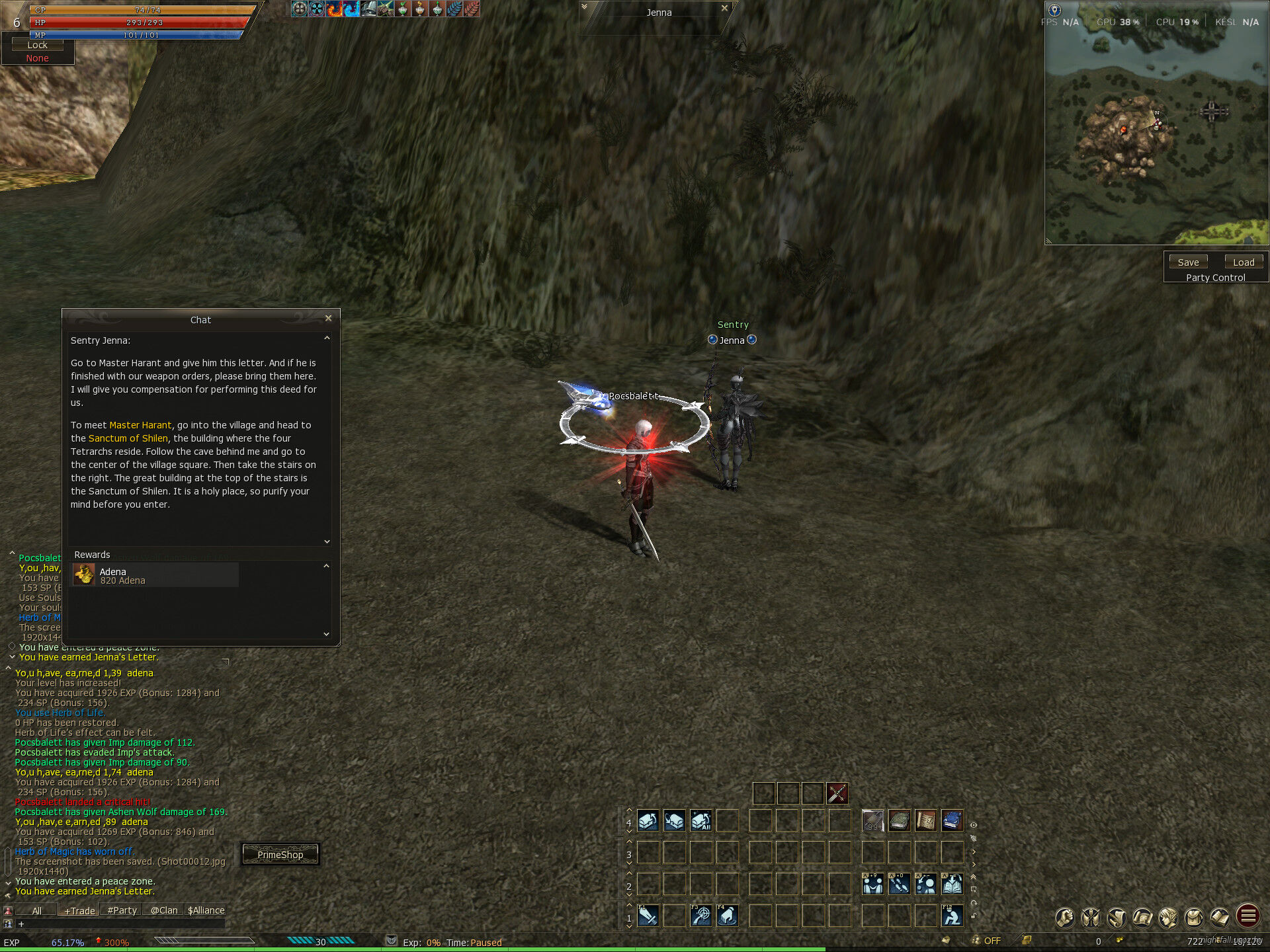
Task: Open the main menu red hamburger button
Action: coord(1248,916)
